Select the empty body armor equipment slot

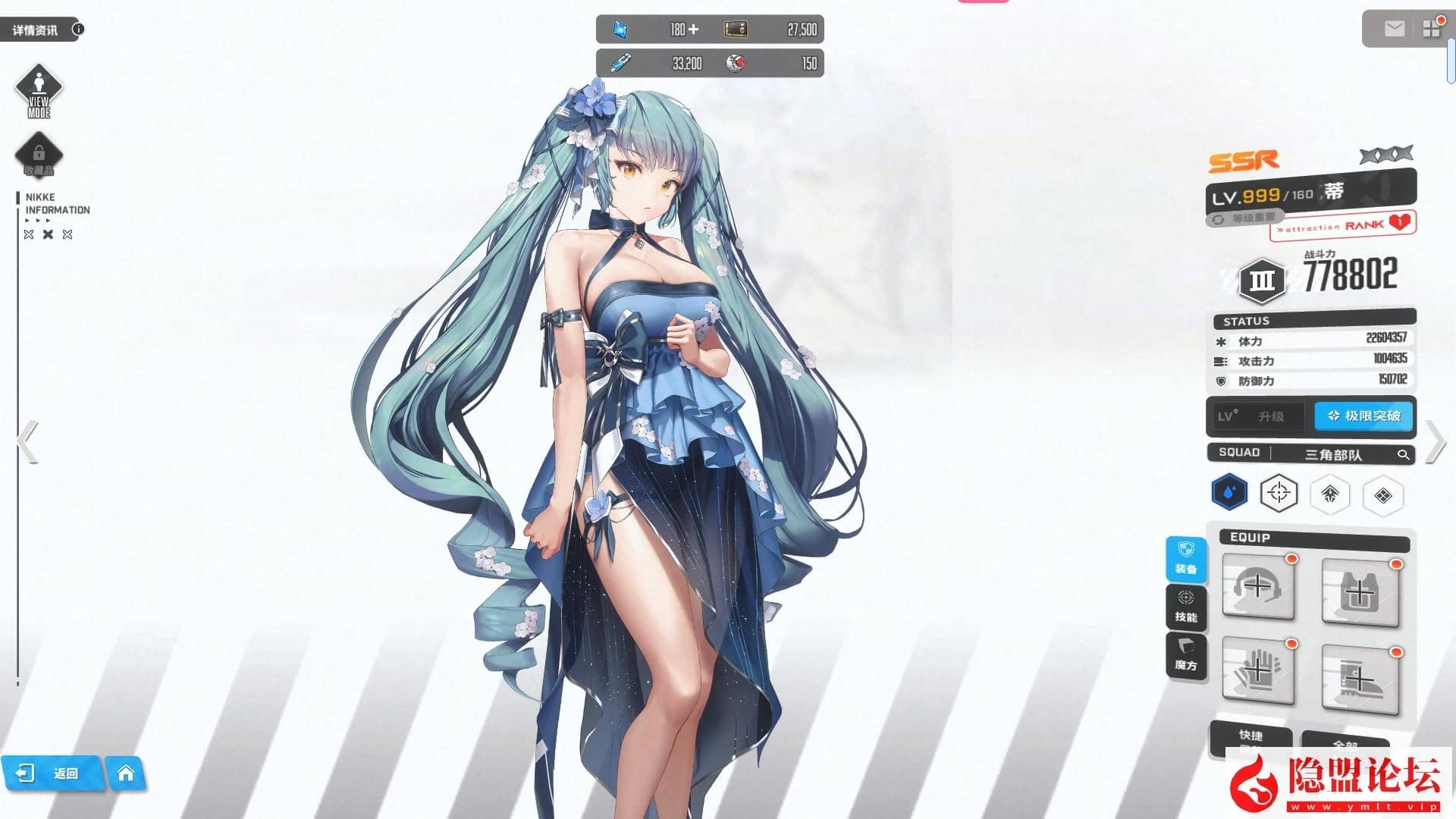1361,591
